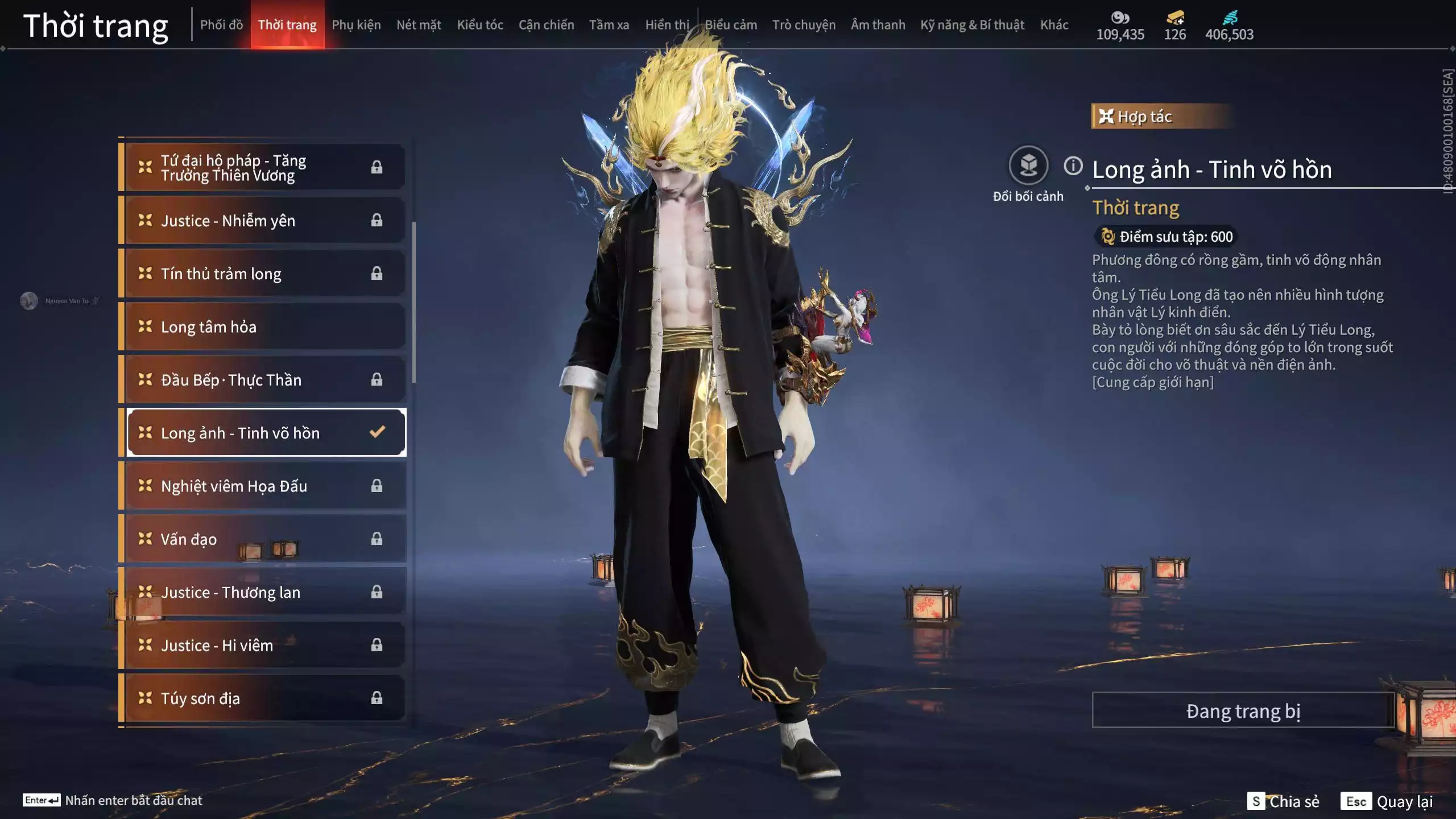Switch to the Biểu cảm tab
Screen dimensions: 1456x819
coord(731,25)
